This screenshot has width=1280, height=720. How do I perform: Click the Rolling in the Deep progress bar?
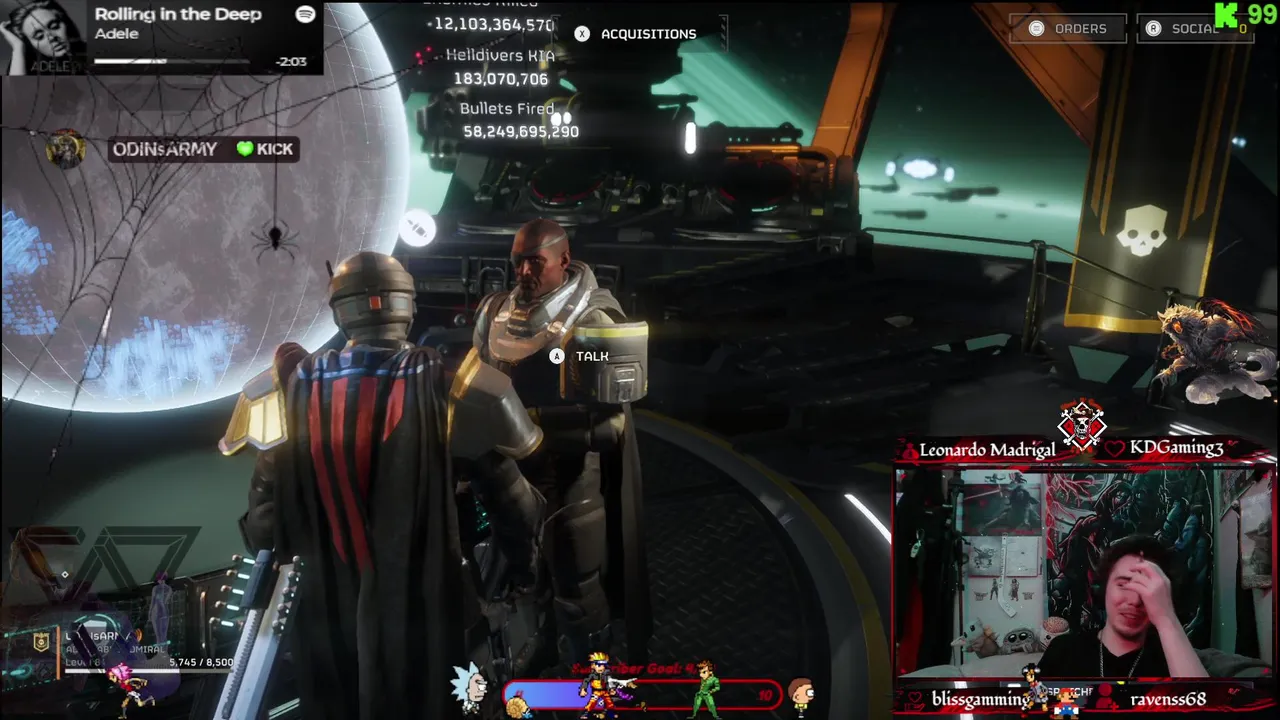coord(172,61)
